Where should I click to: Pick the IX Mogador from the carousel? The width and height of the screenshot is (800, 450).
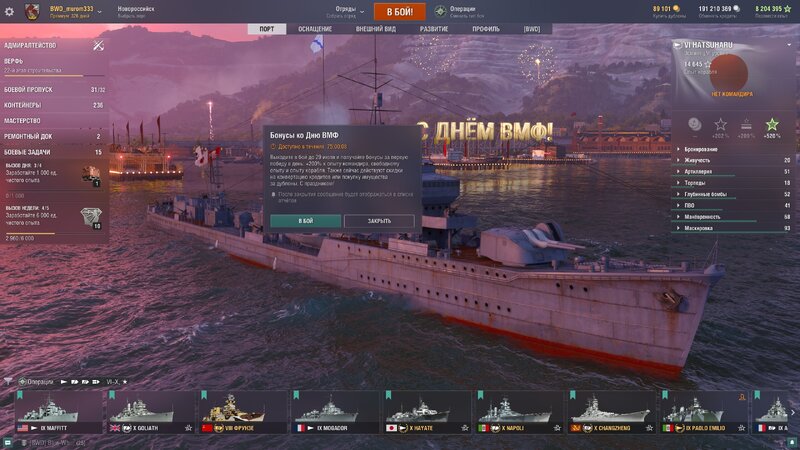pos(333,411)
